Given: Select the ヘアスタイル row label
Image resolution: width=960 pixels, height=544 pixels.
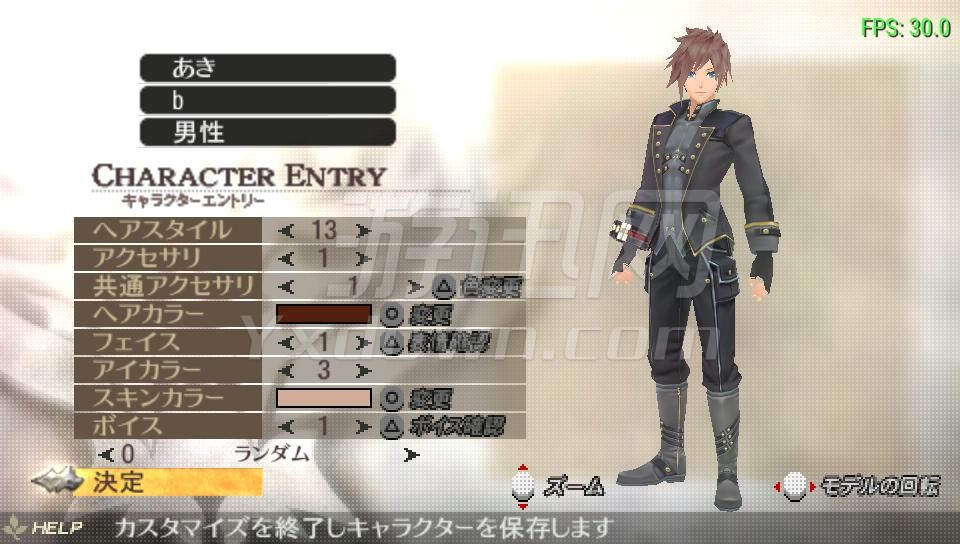Looking at the screenshot, I should click(x=168, y=230).
